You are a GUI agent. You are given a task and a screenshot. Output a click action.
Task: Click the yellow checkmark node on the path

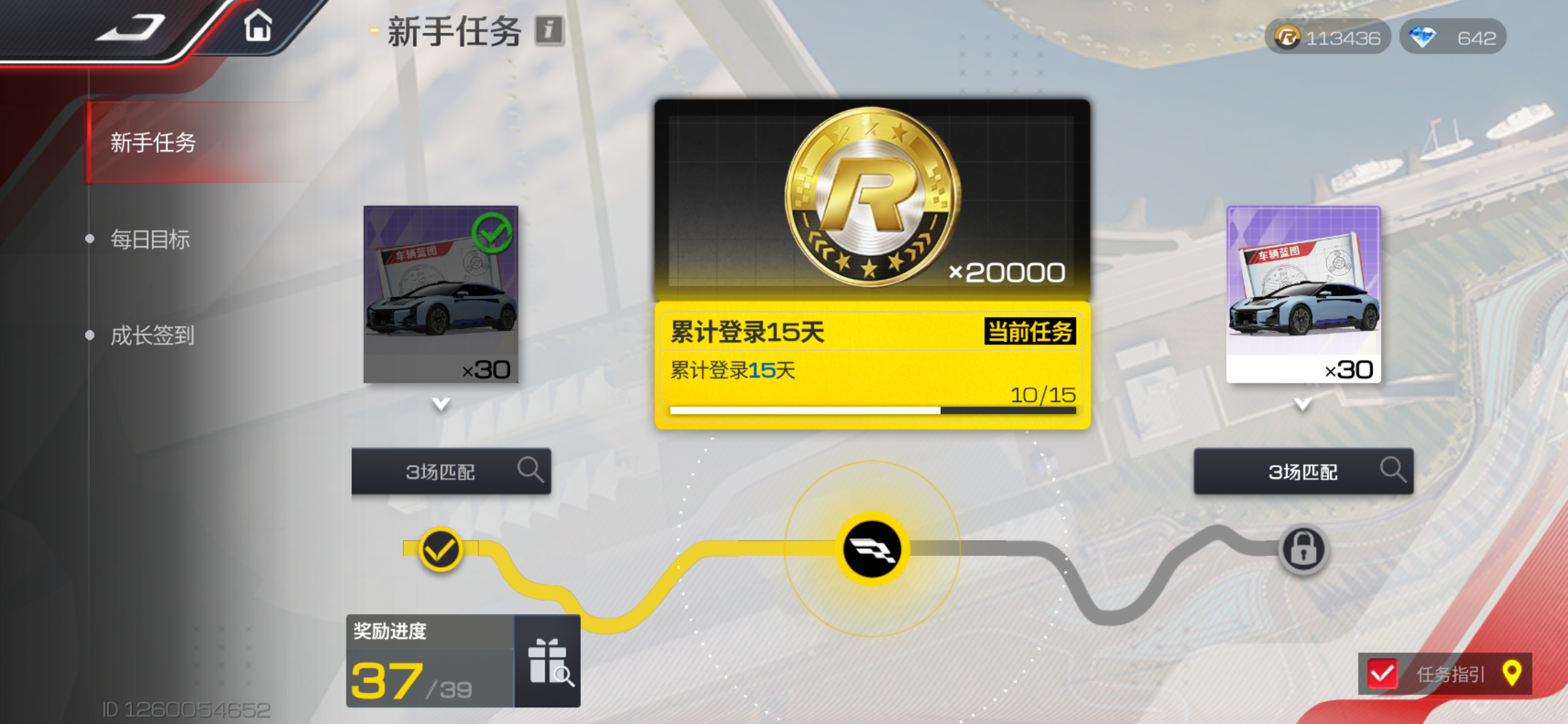click(x=440, y=548)
